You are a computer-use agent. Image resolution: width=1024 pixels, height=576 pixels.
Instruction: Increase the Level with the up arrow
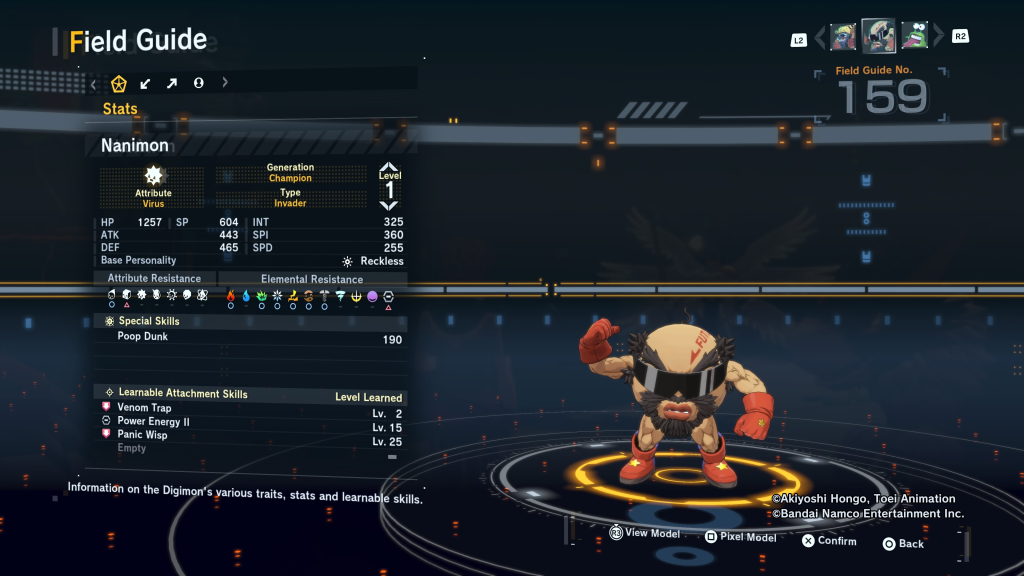pos(389,167)
